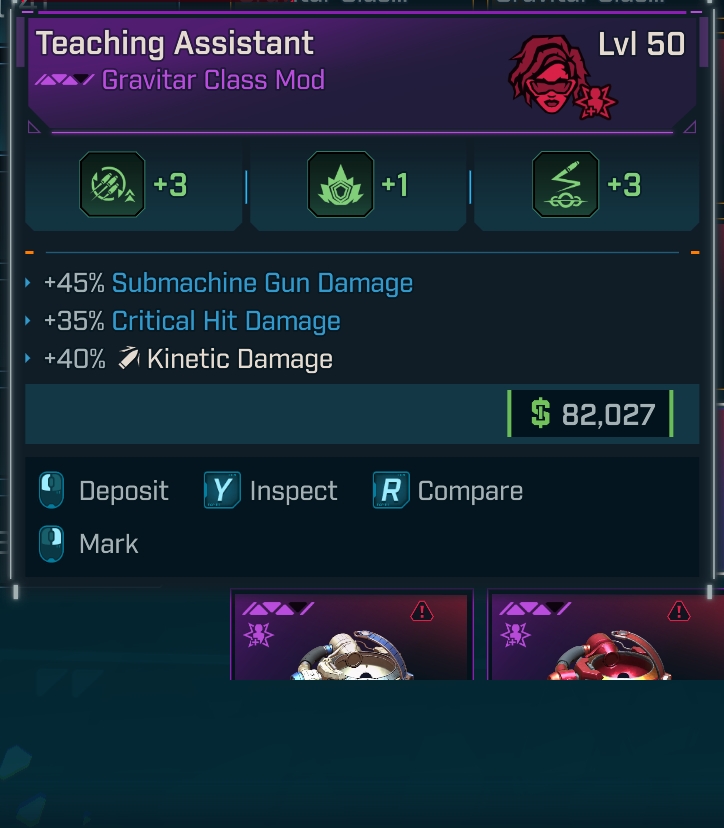The height and width of the screenshot is (828, 724).
Task: Click the zigzag line skill bonus icon
Action: point(566,185)
